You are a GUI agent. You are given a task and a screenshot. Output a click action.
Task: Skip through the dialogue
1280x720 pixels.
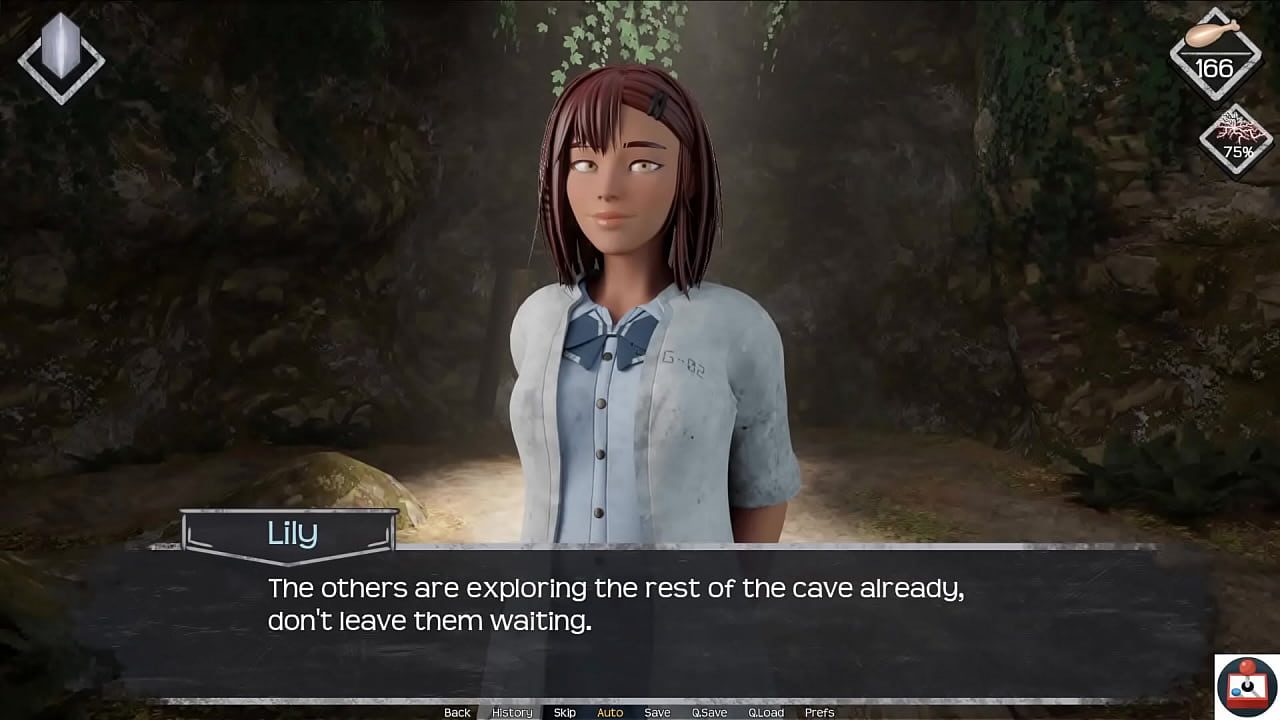tap(564, 712)
